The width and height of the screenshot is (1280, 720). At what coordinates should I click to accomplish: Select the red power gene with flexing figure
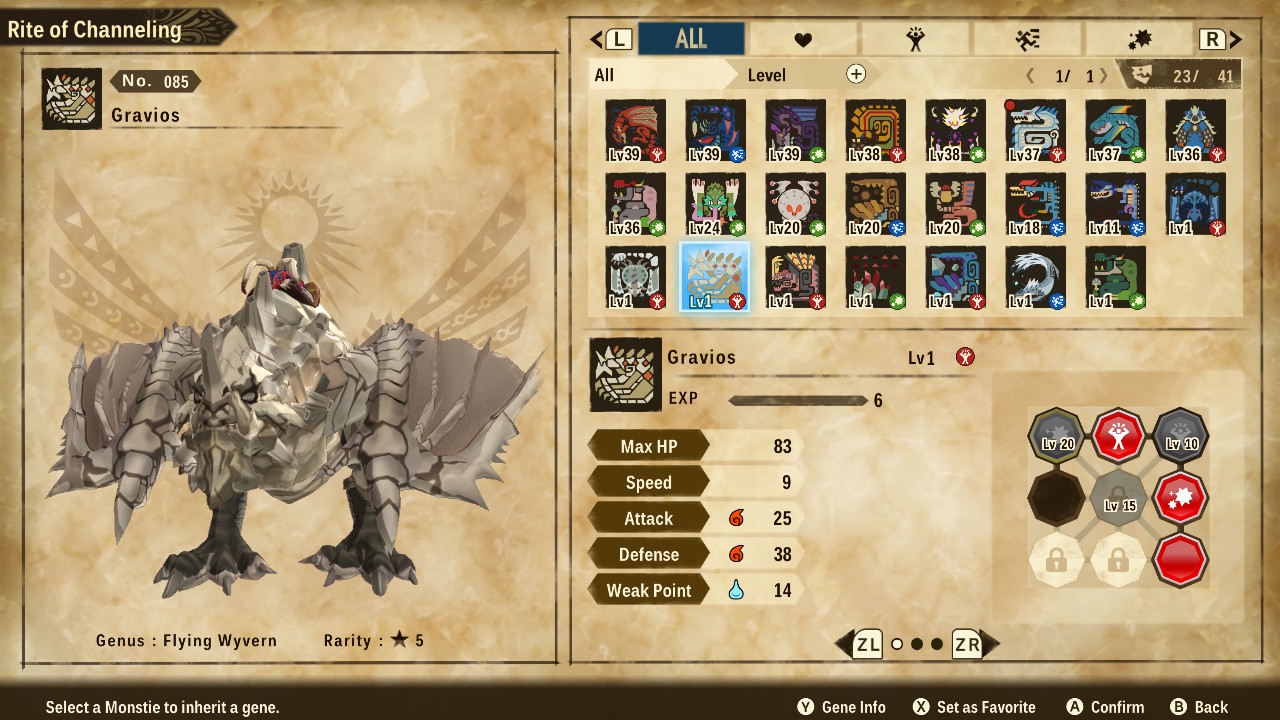tap(1119, 436)
